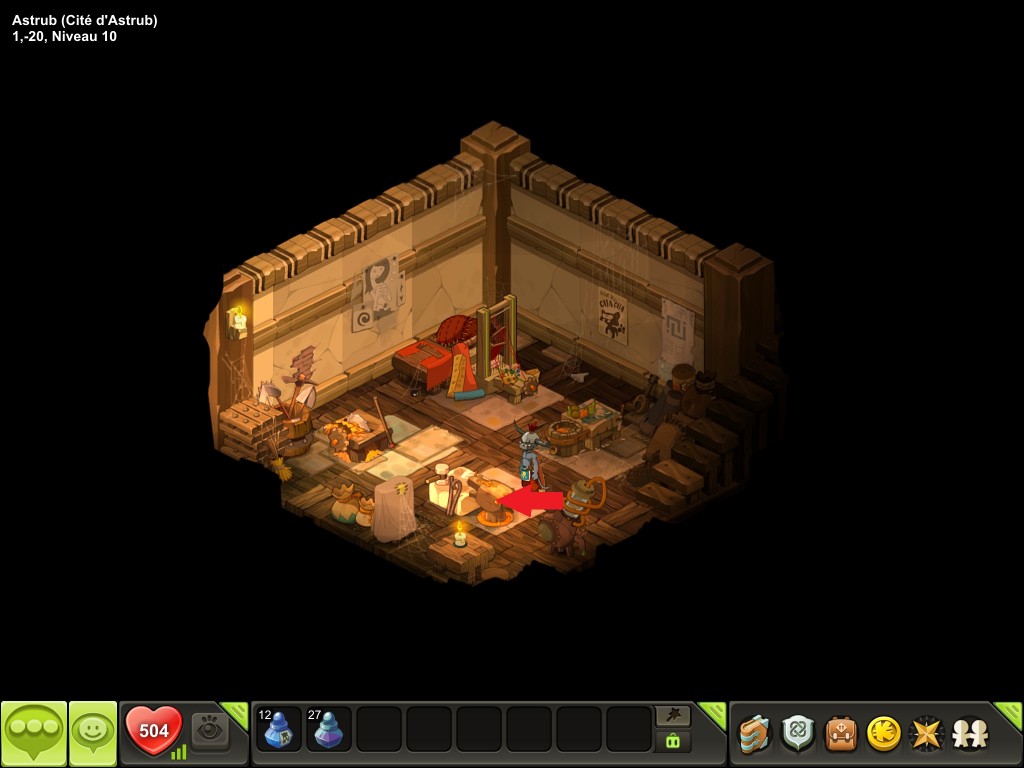Open the compass star map icon

(926, 734)
